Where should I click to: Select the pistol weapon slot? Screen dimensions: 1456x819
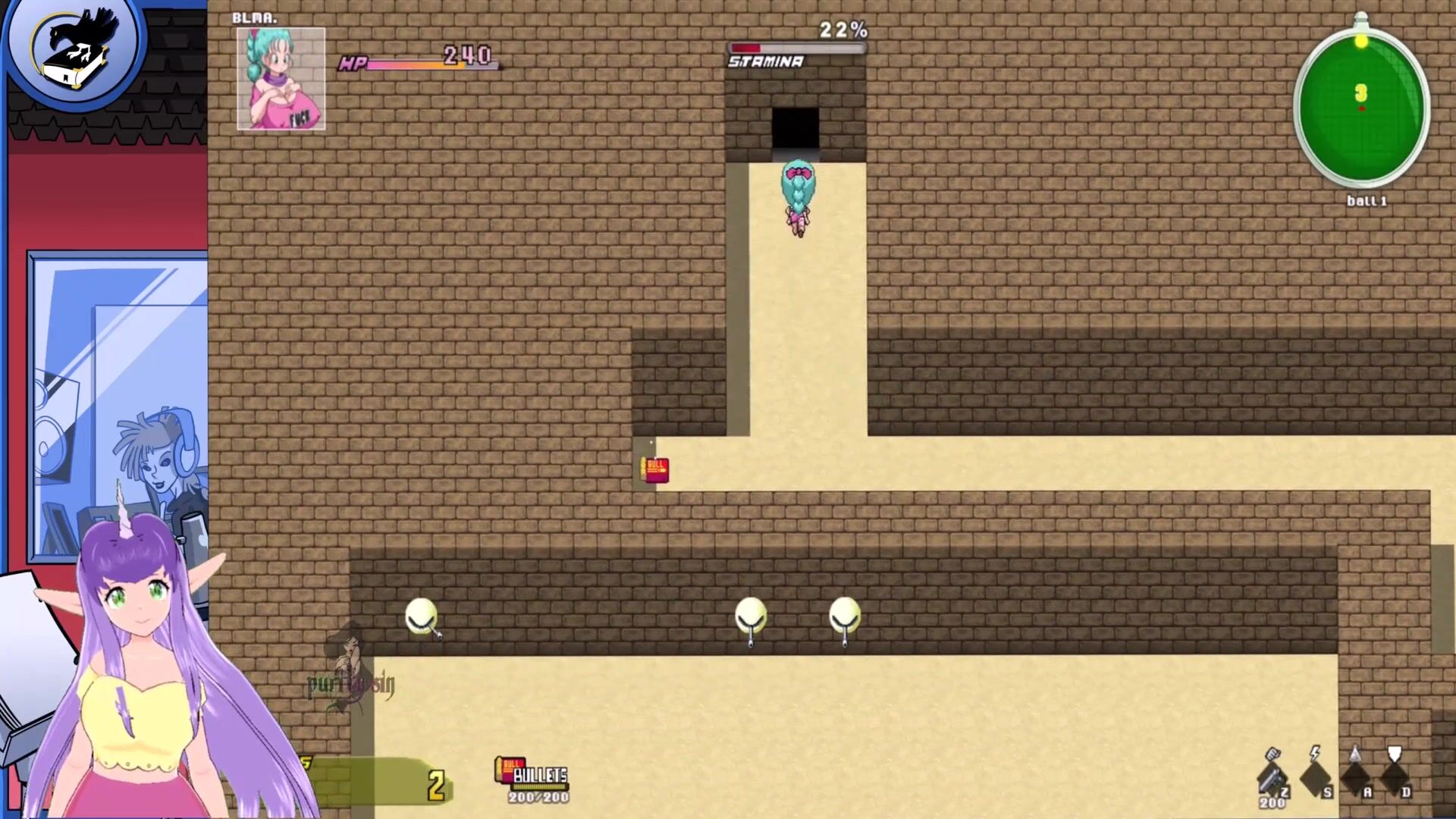point(1272,776)
